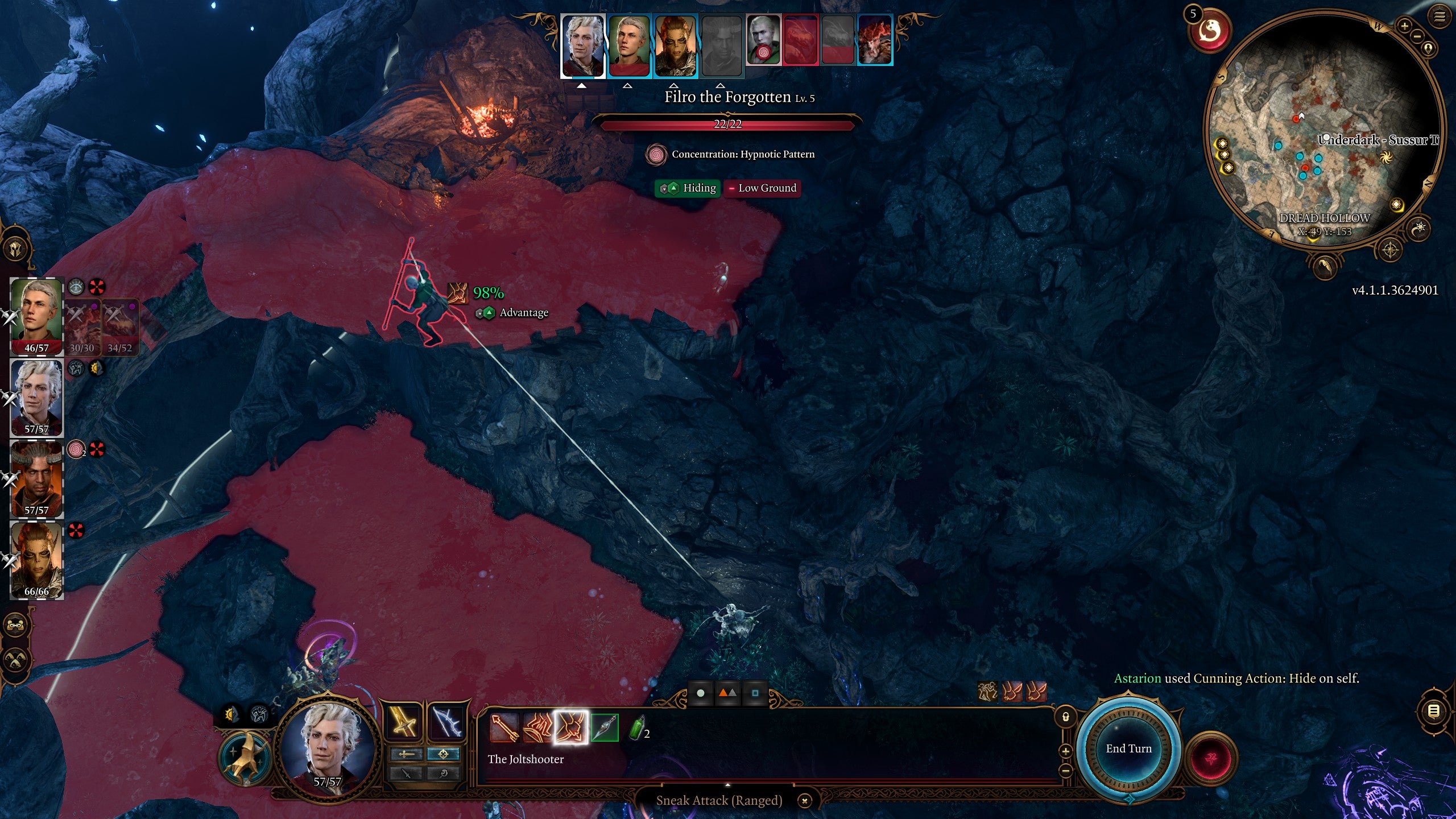
Task: Select the lightning ranged weapon slot
Action: tap(446, 722)
